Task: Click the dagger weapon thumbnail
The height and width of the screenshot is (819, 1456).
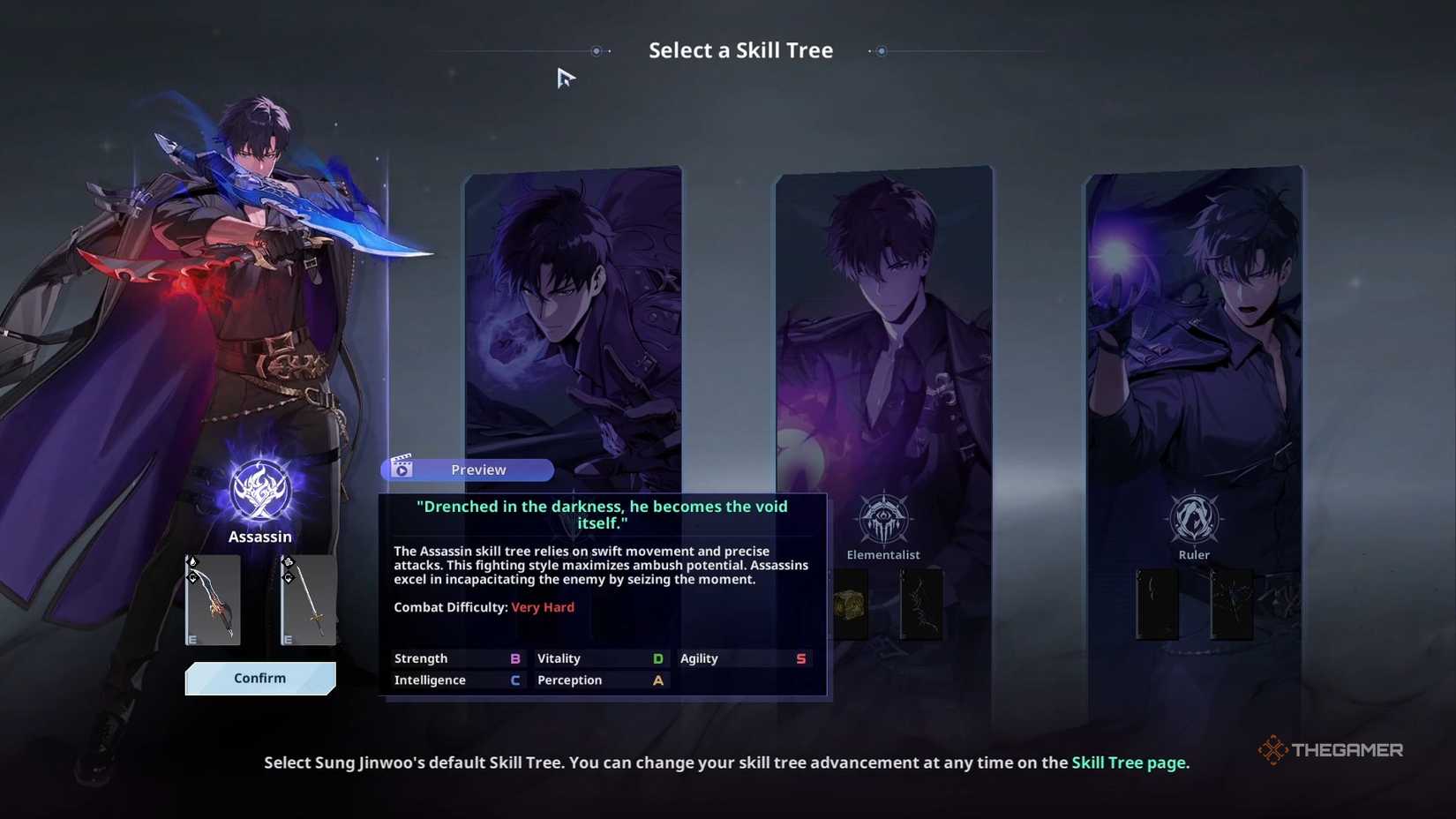Action: [x=212, y=600]
